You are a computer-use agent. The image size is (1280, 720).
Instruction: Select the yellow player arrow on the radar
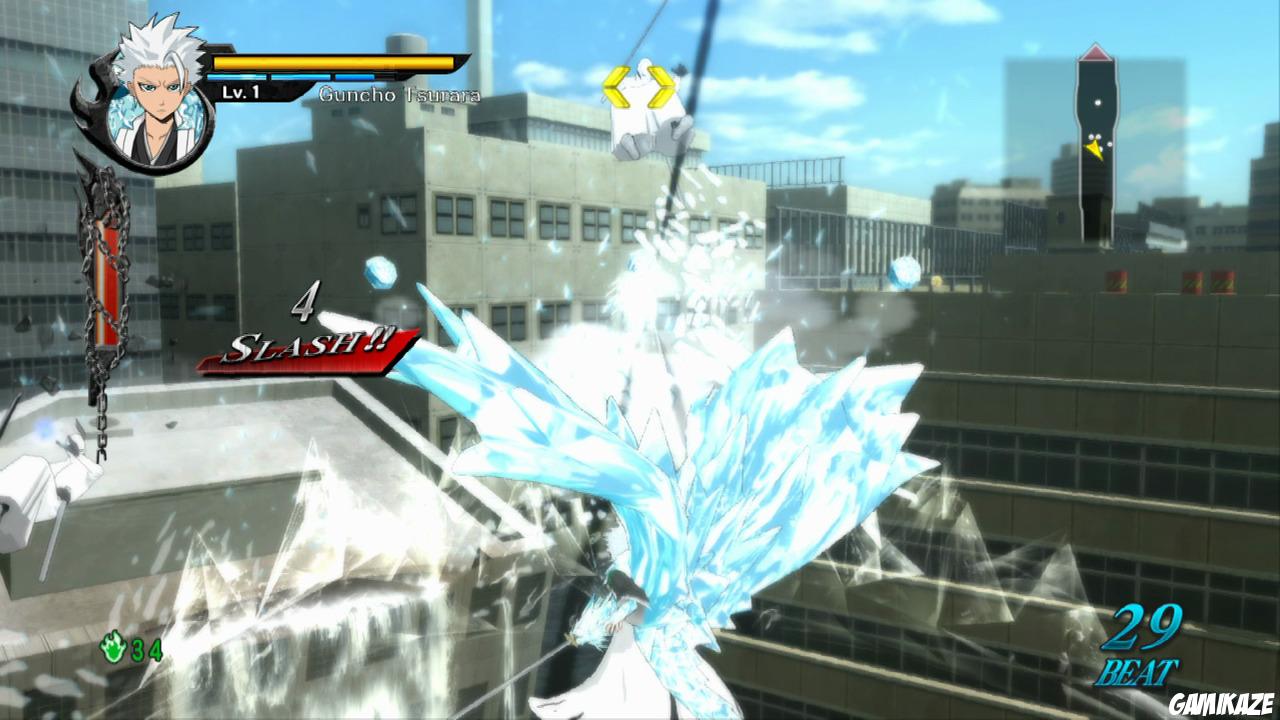[1093, 150]
